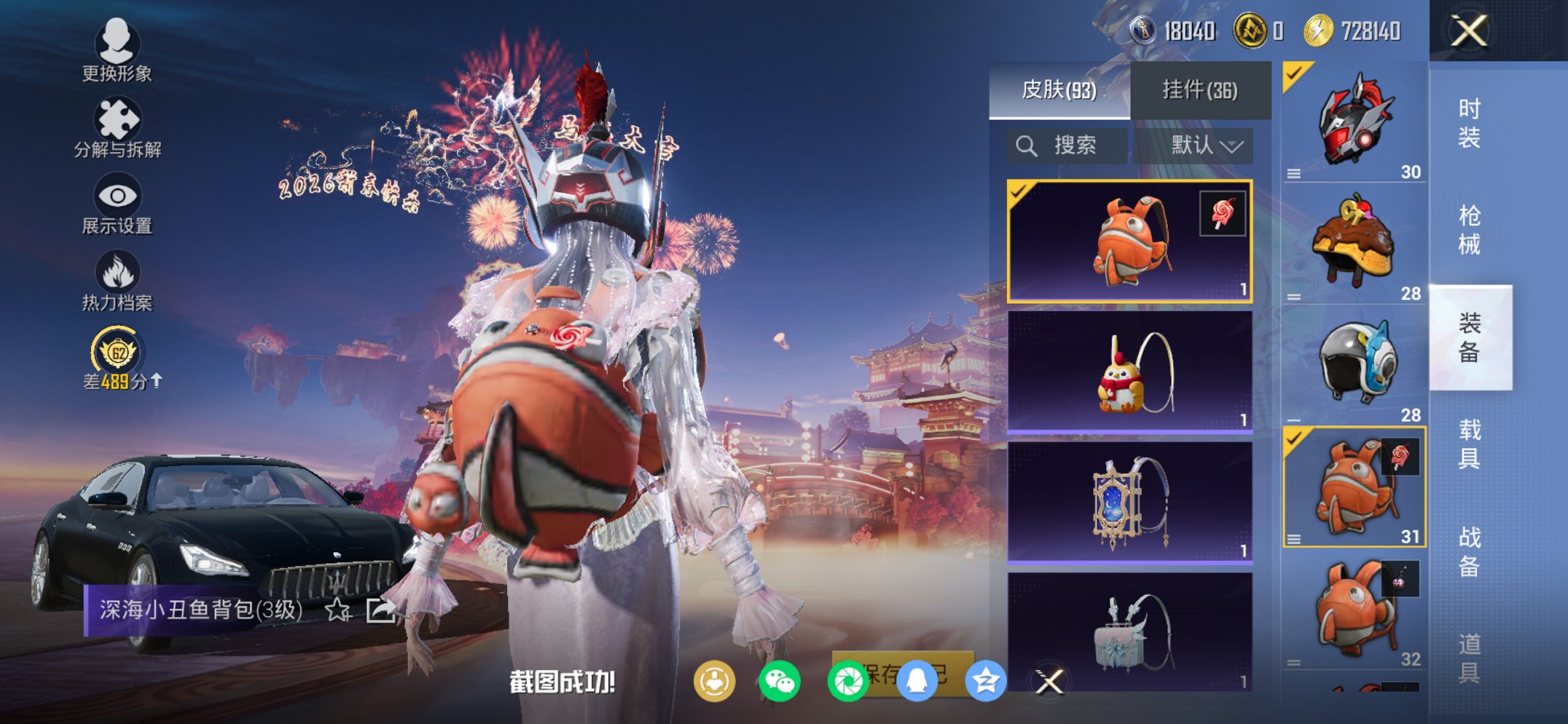Favorite the 深海小丑鱼背包 with the star
Image resolution: width=1568 pixels, height=724 pixels.
[337, 610]
